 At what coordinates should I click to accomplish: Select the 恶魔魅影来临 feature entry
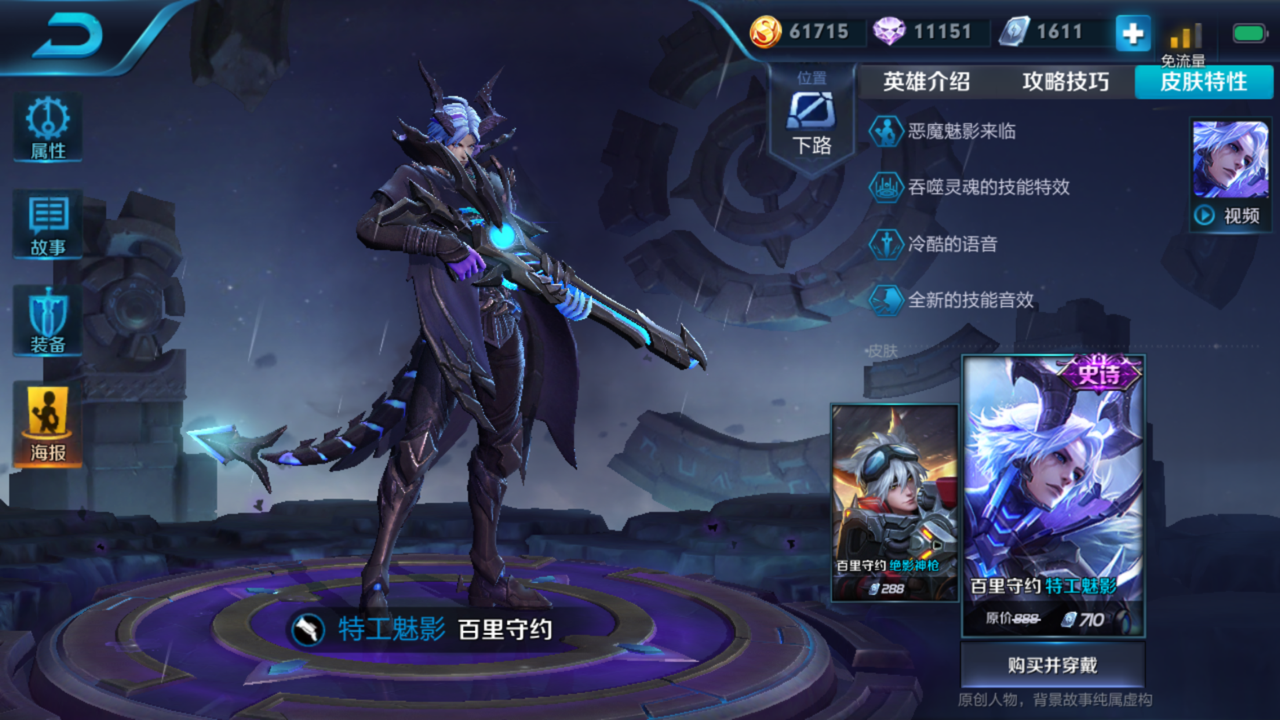click(x=961, y=131)
